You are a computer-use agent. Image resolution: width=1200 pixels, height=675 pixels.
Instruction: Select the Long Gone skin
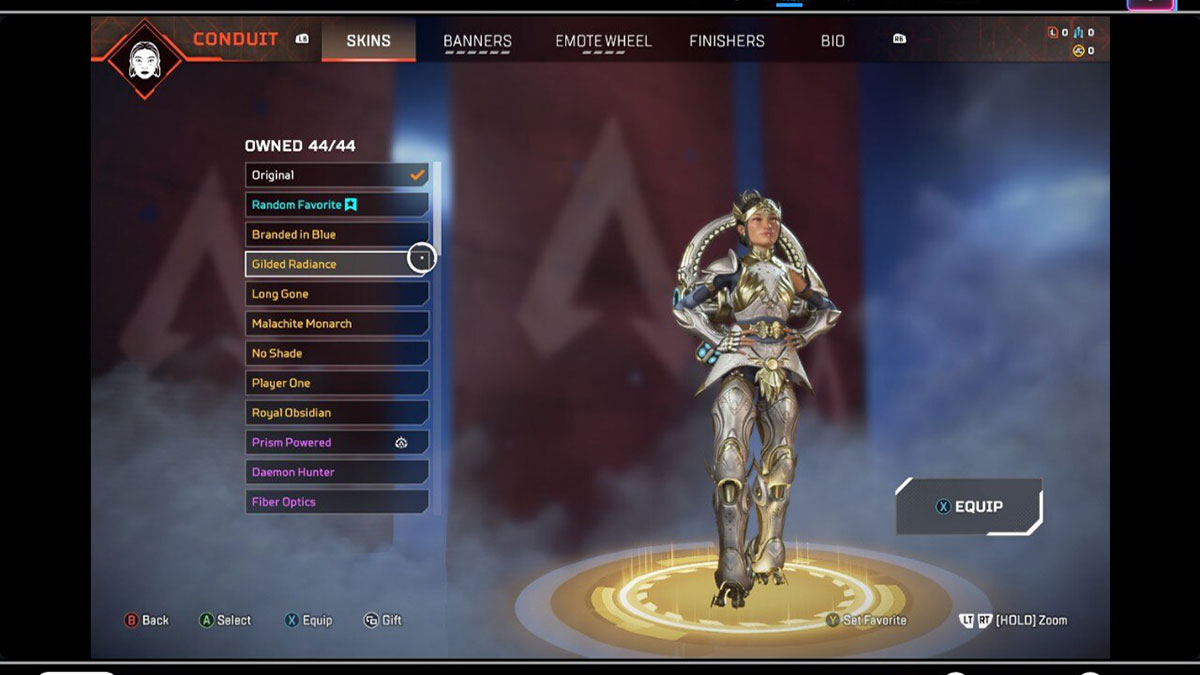[x=337, y=294]
